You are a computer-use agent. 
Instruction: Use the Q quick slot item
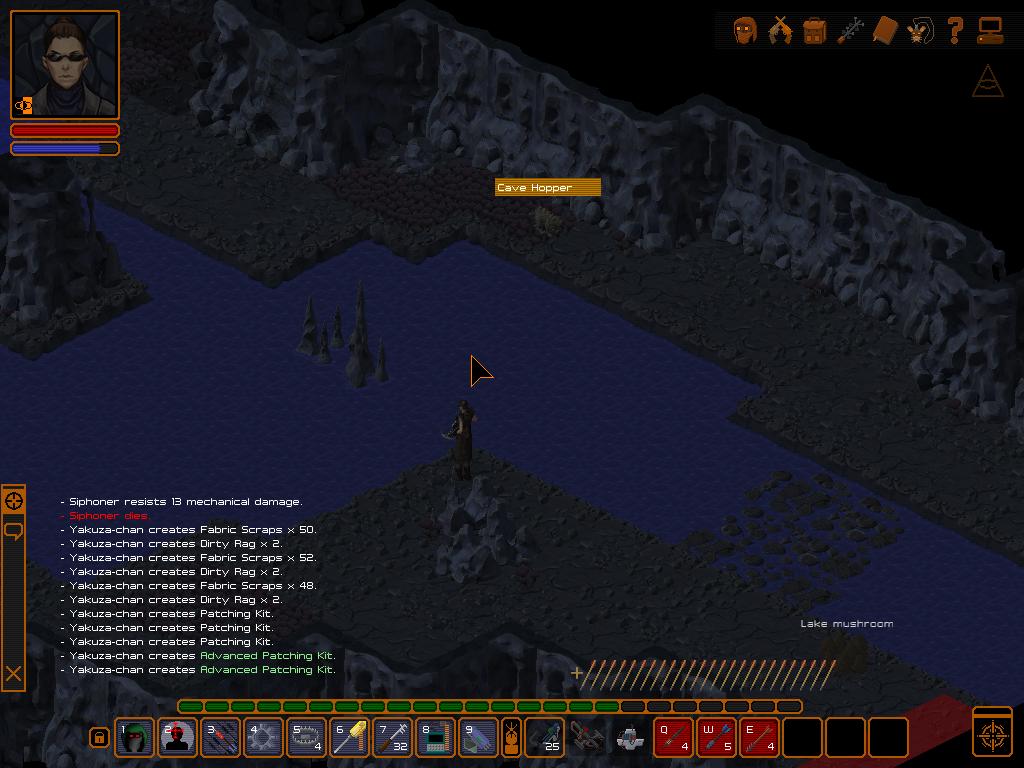(x=674, y=738)
